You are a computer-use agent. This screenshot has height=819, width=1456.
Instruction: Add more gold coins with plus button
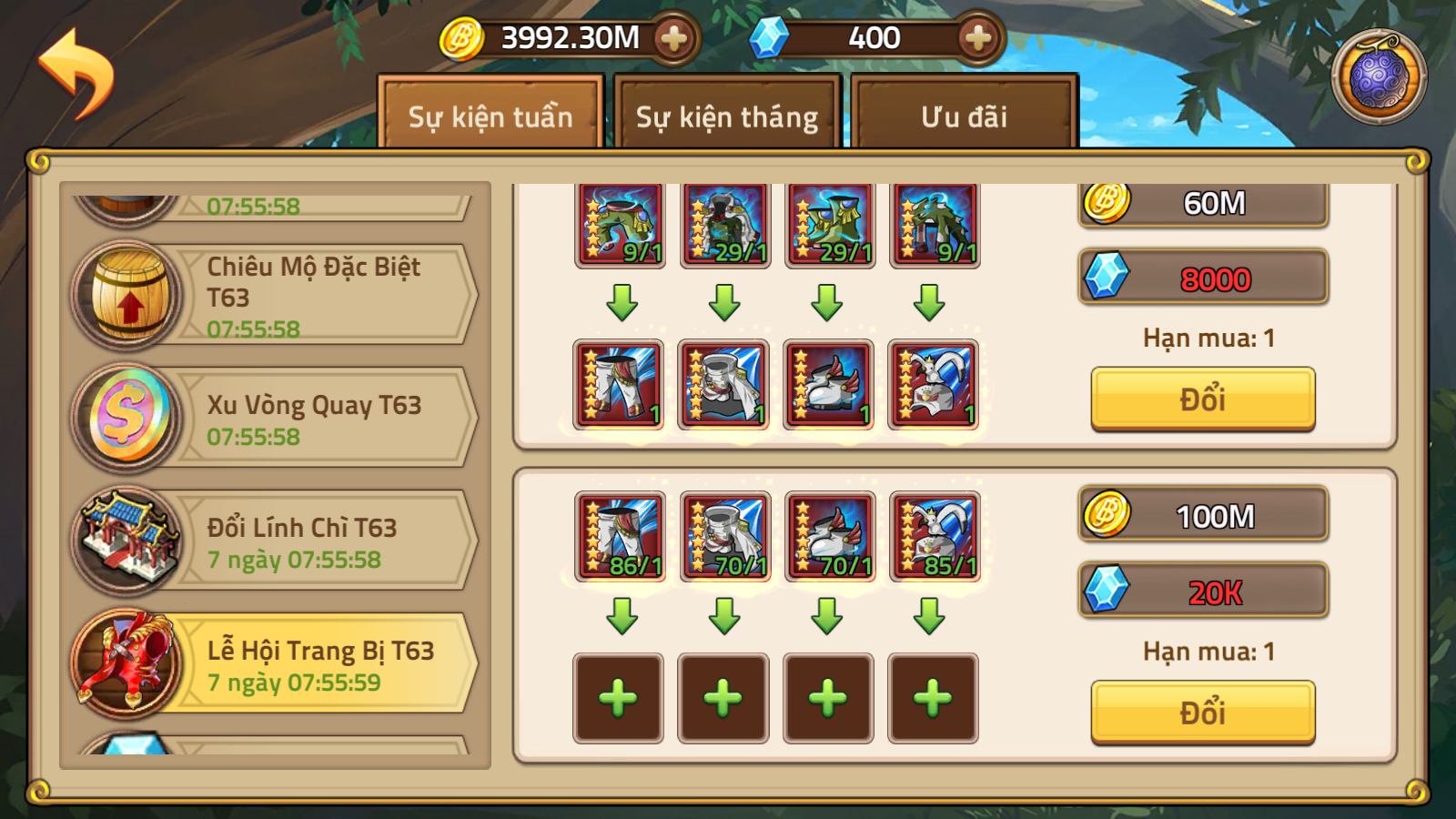[673, 38]
